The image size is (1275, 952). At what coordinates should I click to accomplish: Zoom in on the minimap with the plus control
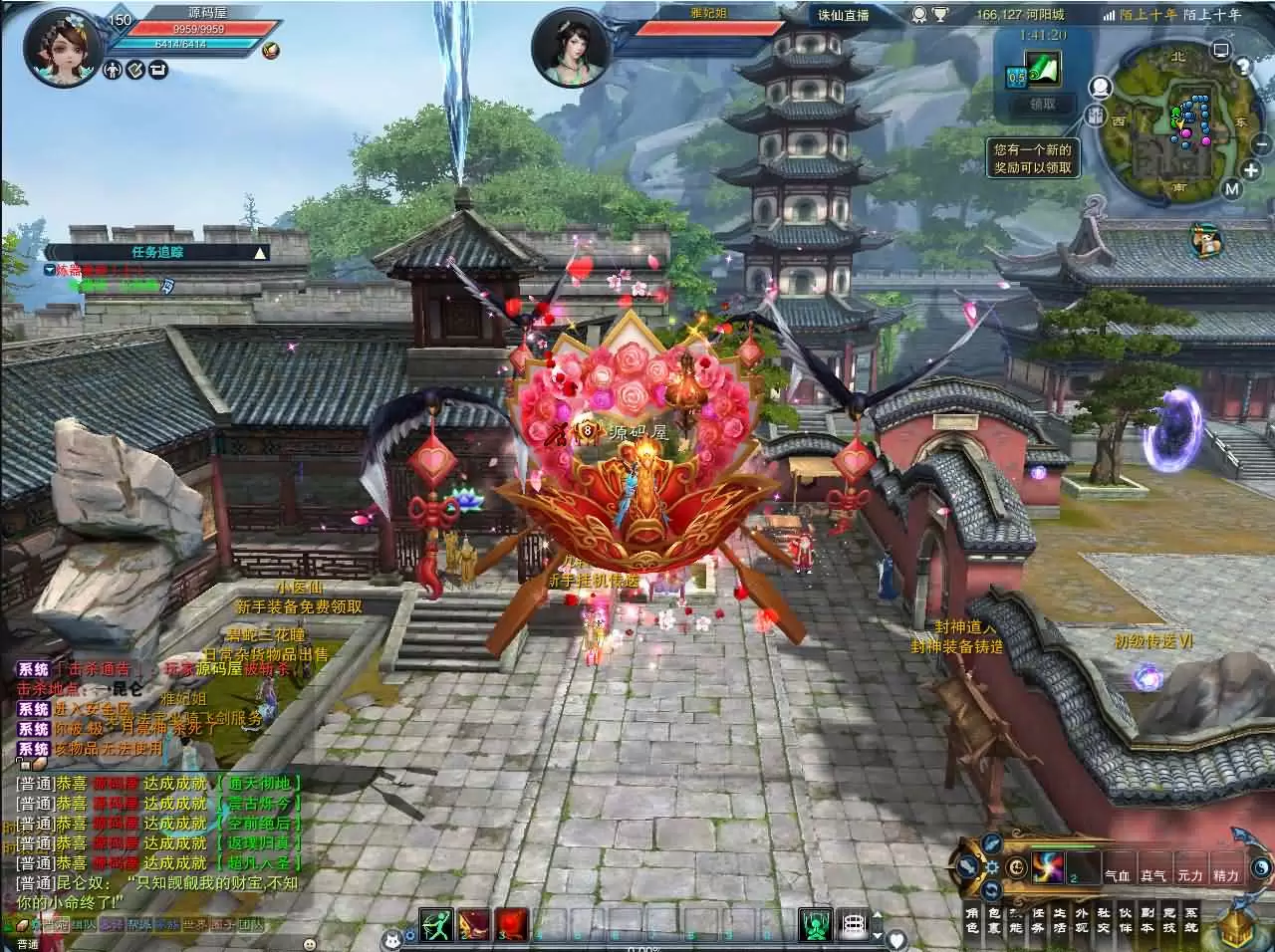pyautogui.click(x=1249, y=170)
